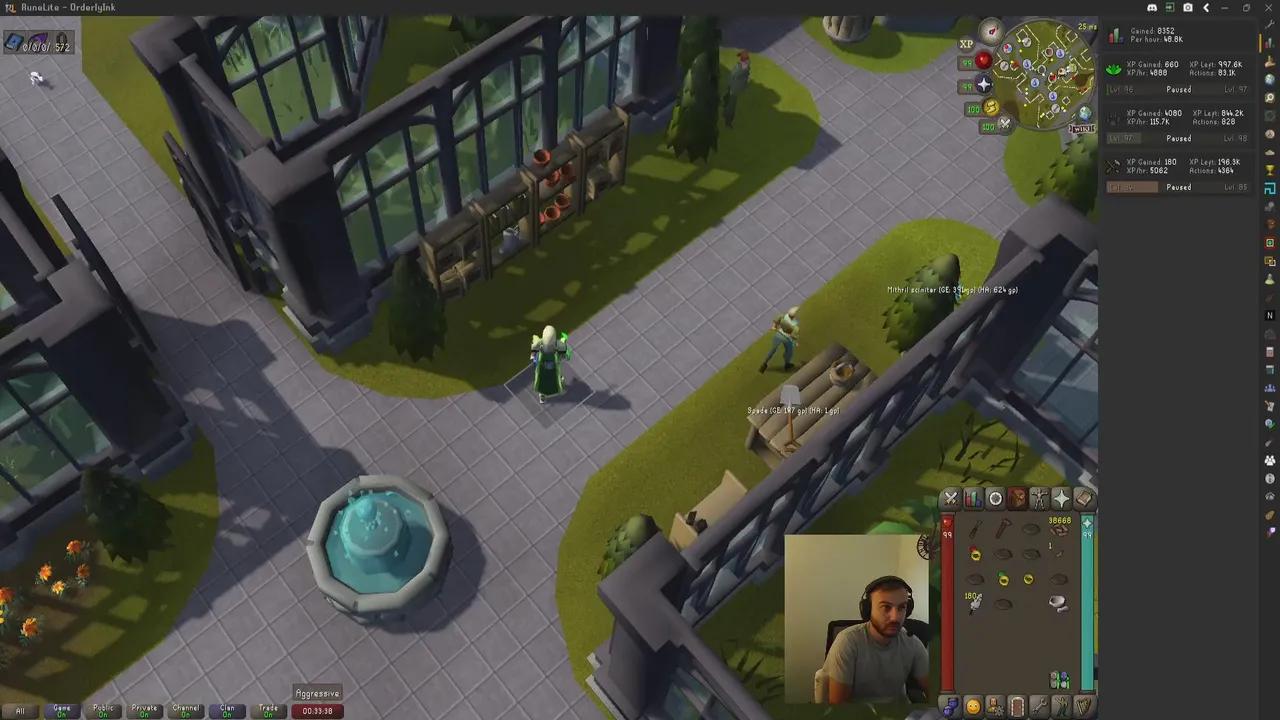The image size is (1280, 720).
Task: Select the Prayer tab star icon
Action: pos(1061,498)
